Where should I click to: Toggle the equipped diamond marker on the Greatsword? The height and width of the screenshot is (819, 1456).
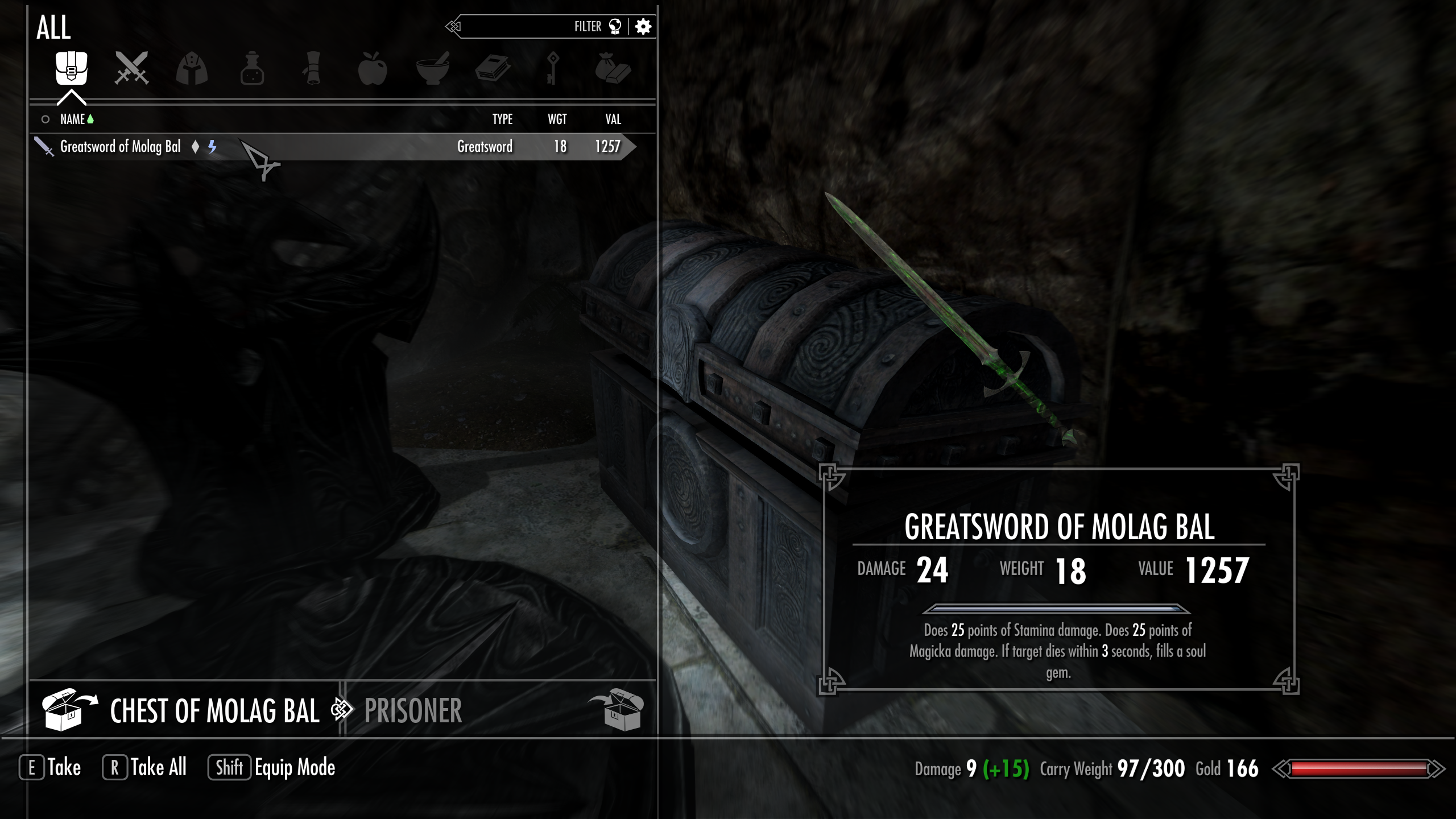click(195, 147)
